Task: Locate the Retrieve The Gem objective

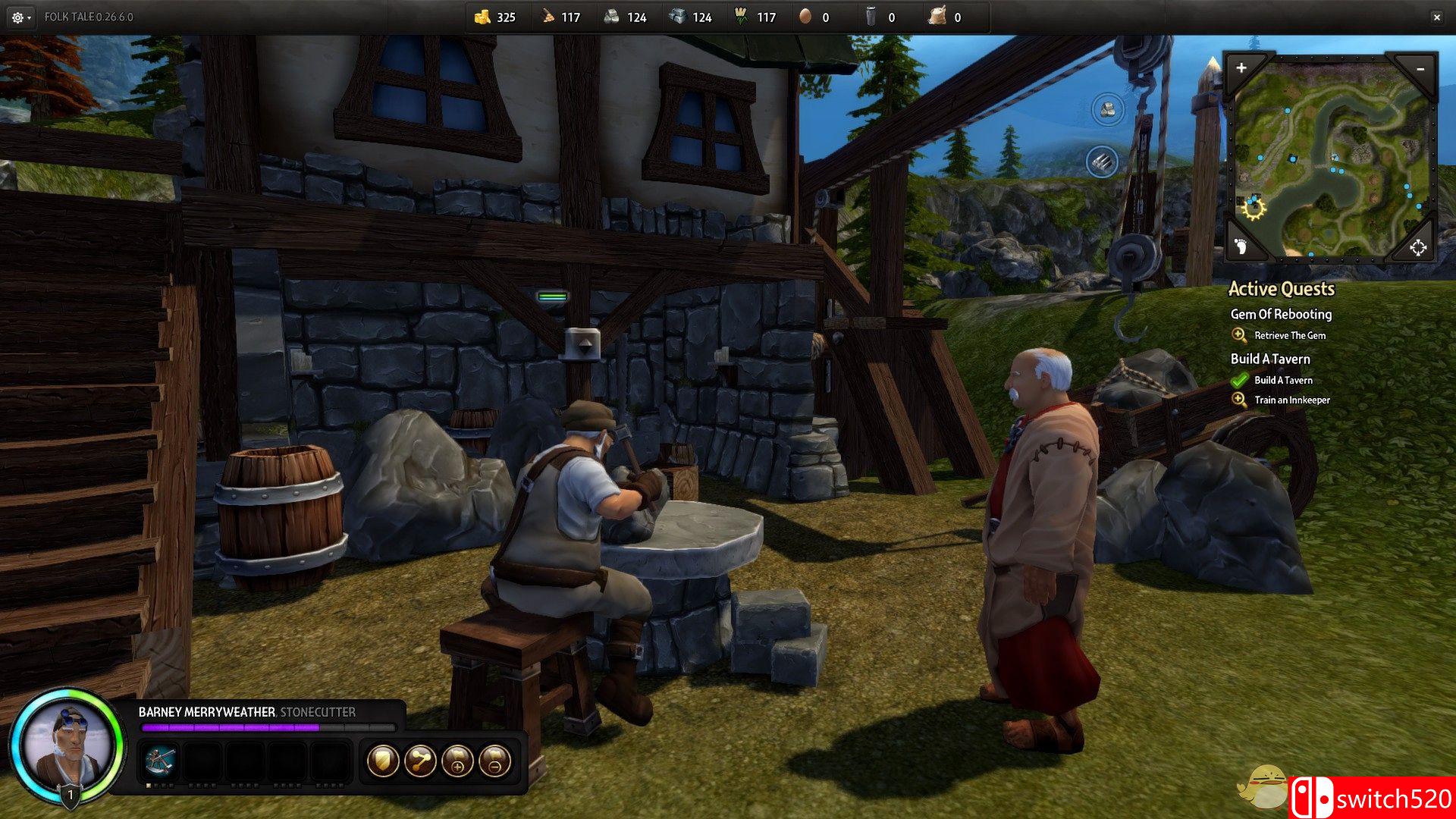Action: pyautogui.click(x=1289, y=335)
